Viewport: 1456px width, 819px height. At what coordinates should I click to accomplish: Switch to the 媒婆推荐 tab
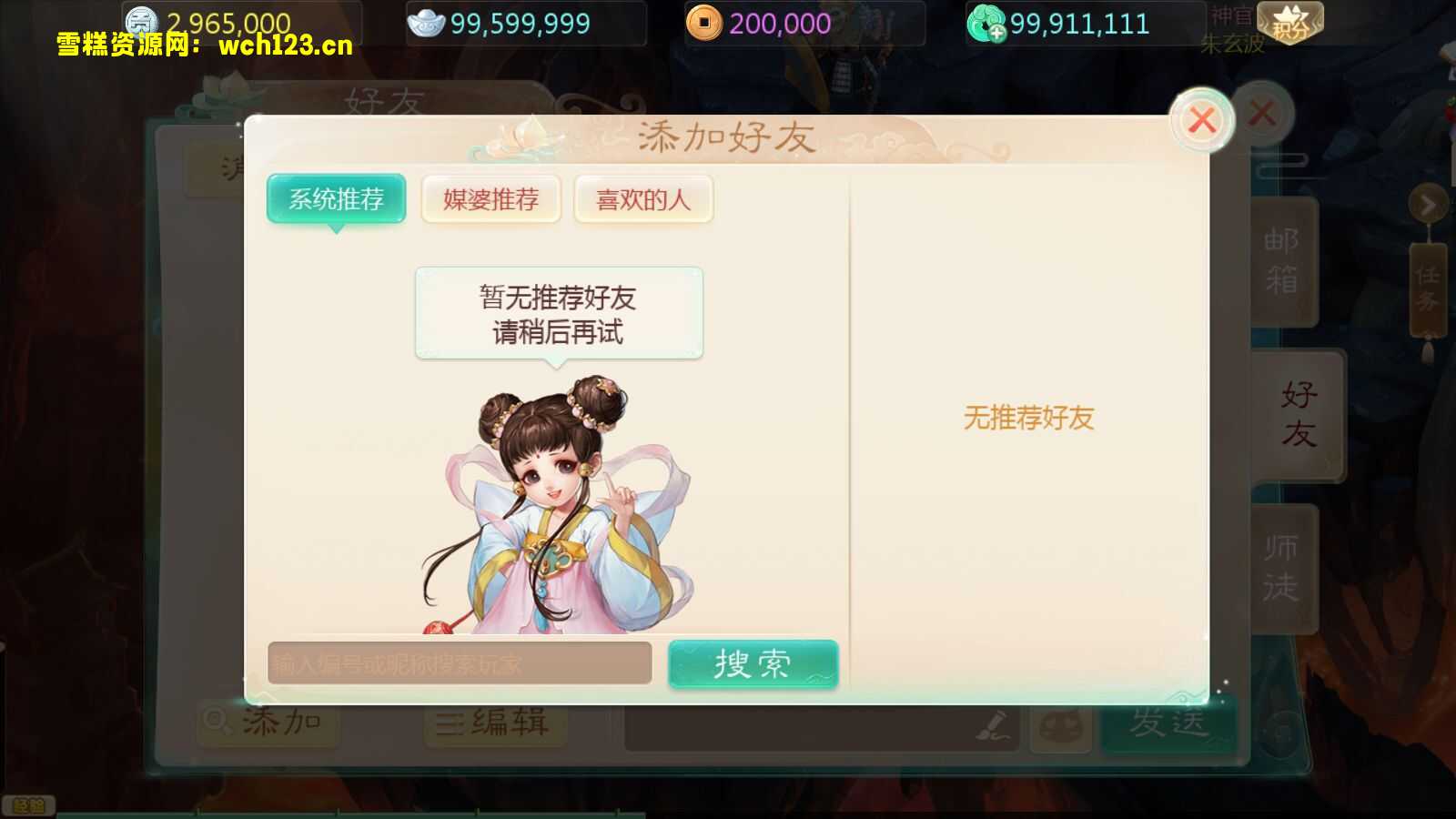(x=490, y=197)
